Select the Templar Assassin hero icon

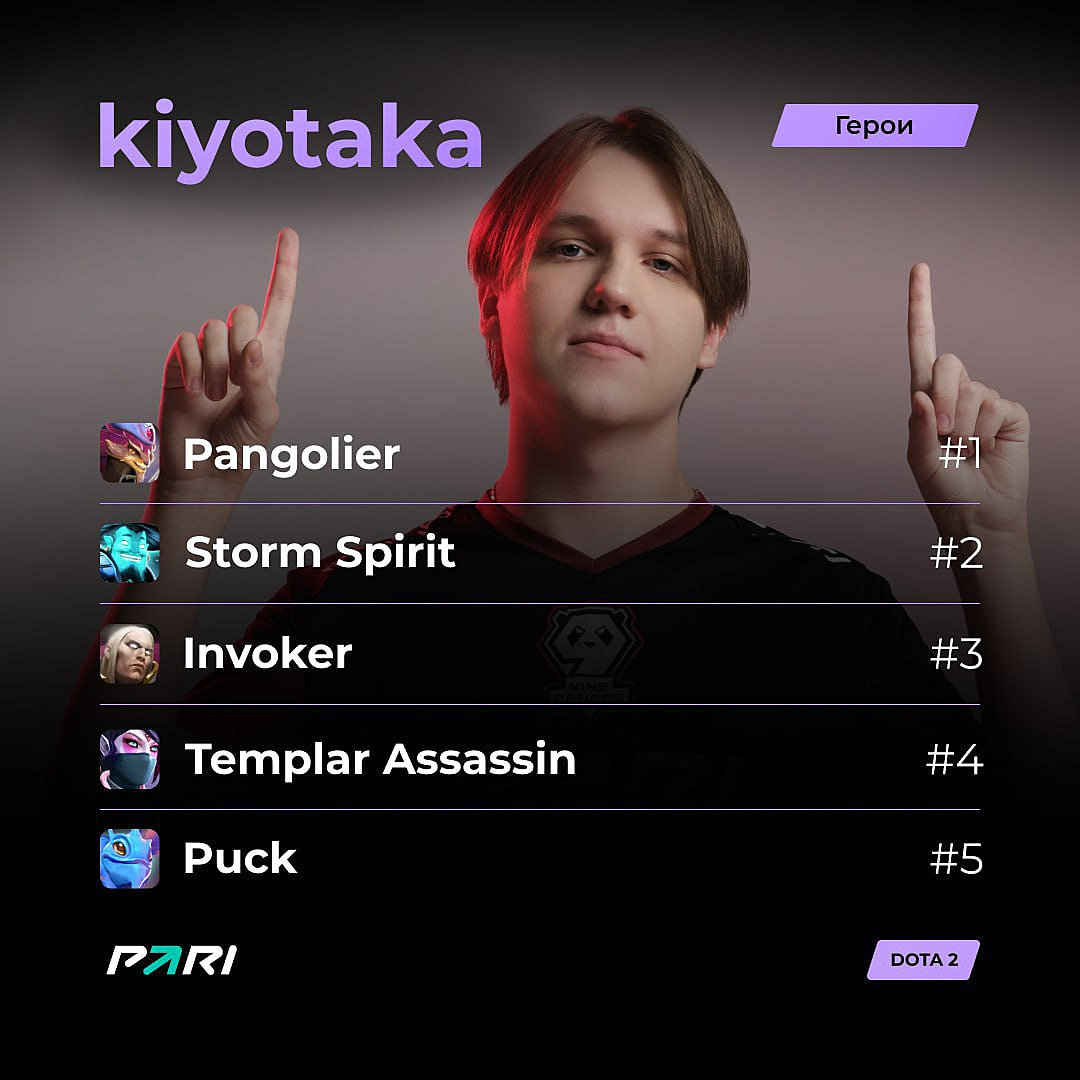point(129,759)
